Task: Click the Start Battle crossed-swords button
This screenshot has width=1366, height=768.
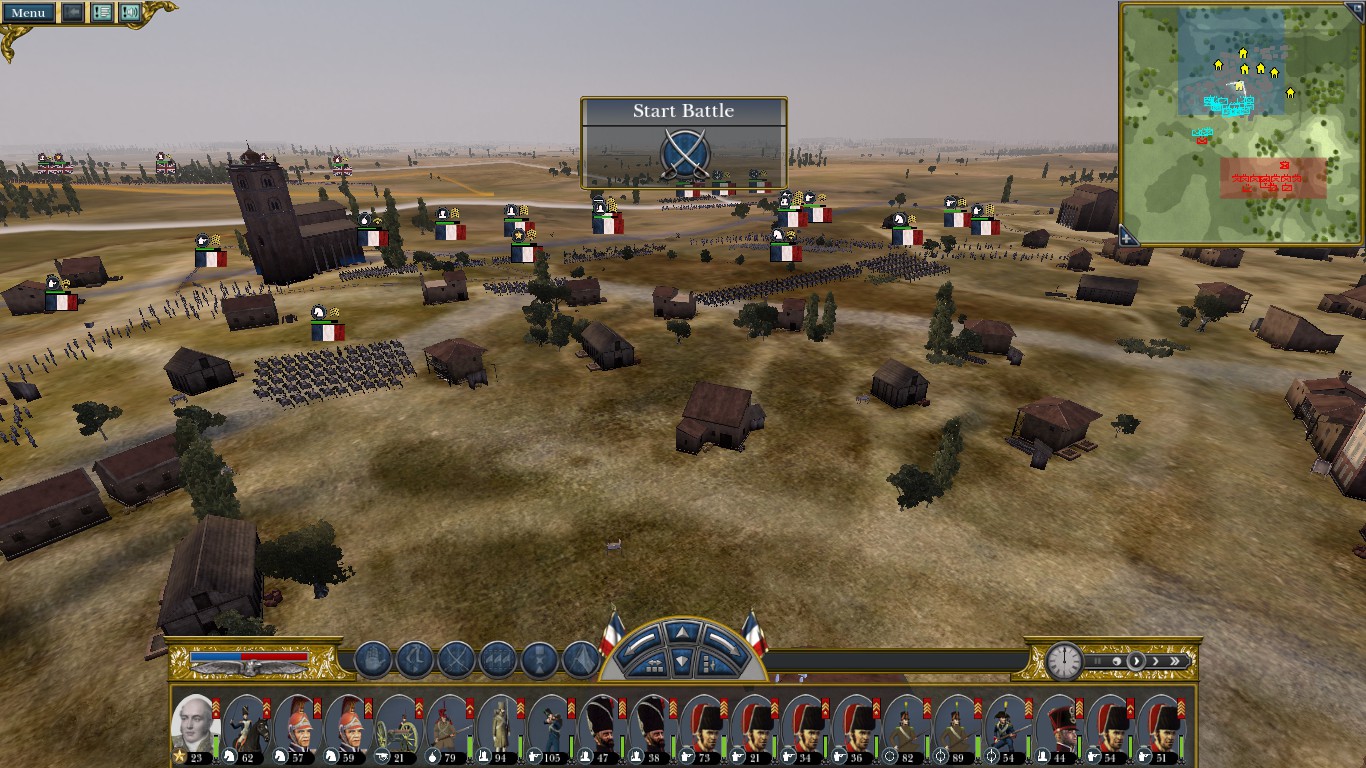Action: coord(684,156)
